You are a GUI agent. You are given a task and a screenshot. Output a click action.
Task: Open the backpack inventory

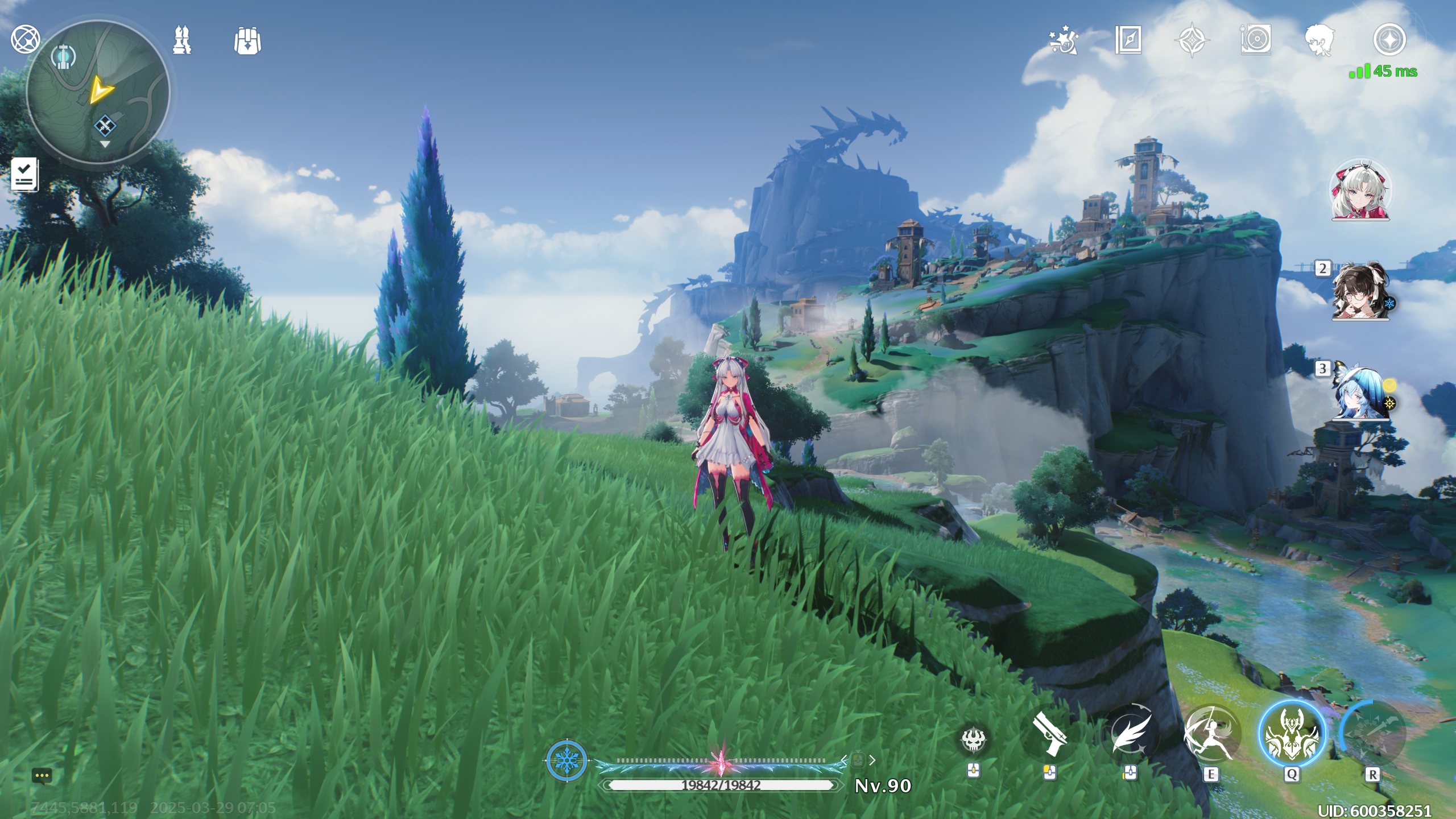click(x=247, y=41)
